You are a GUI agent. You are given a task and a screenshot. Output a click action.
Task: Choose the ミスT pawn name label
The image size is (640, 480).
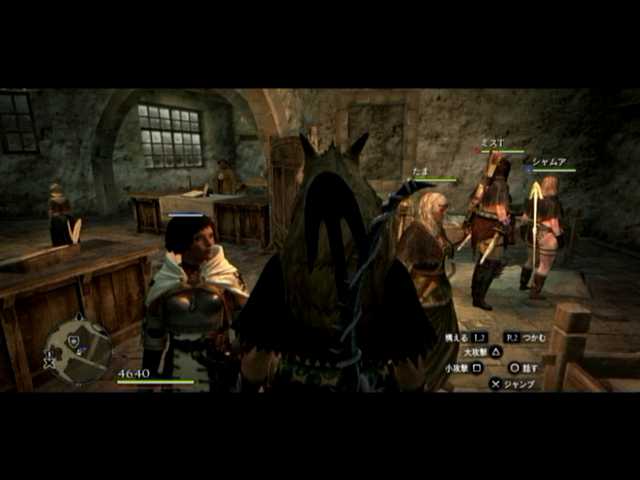click(495, 143)
